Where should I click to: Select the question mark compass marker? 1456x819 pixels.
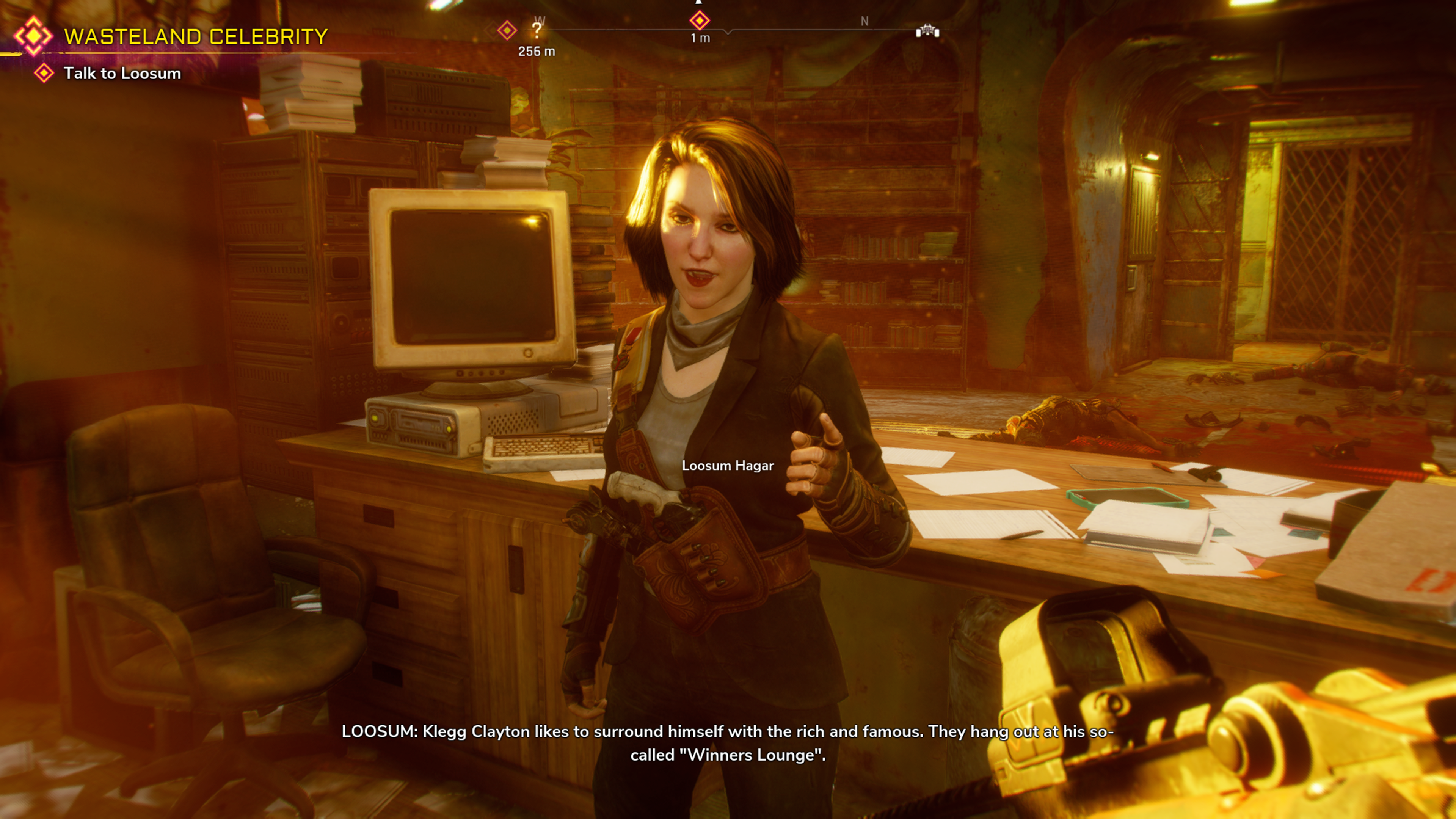click(537, 30)
